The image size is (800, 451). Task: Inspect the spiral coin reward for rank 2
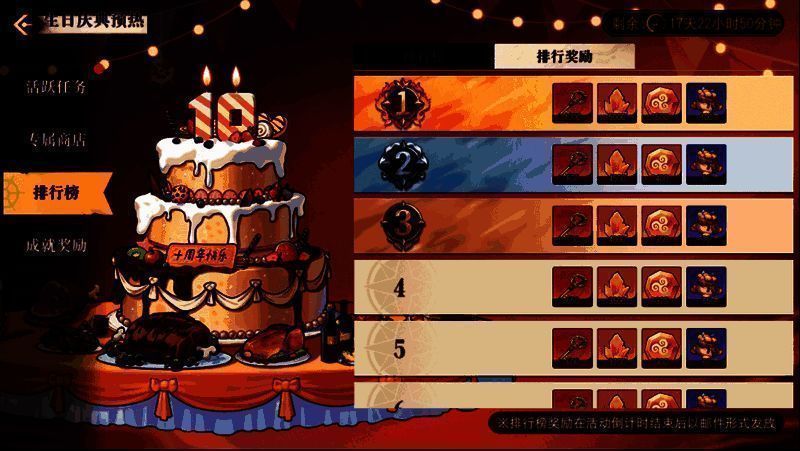(661, 164)
